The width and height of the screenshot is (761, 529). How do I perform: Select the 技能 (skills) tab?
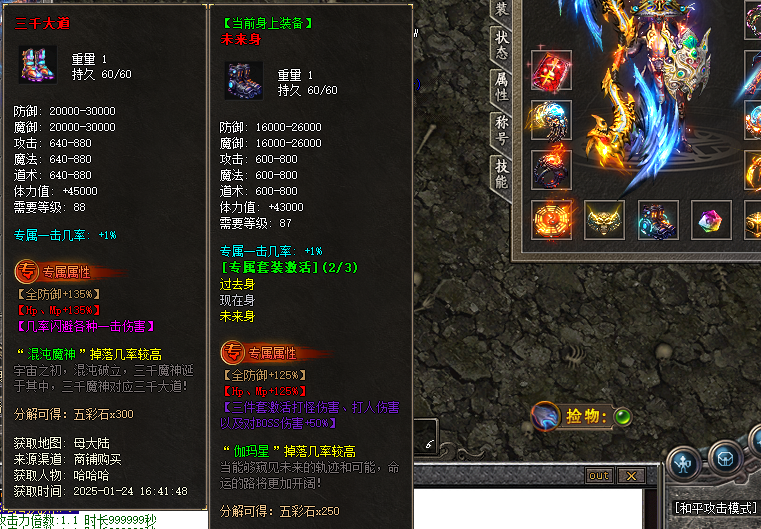(x=501, y=174)
